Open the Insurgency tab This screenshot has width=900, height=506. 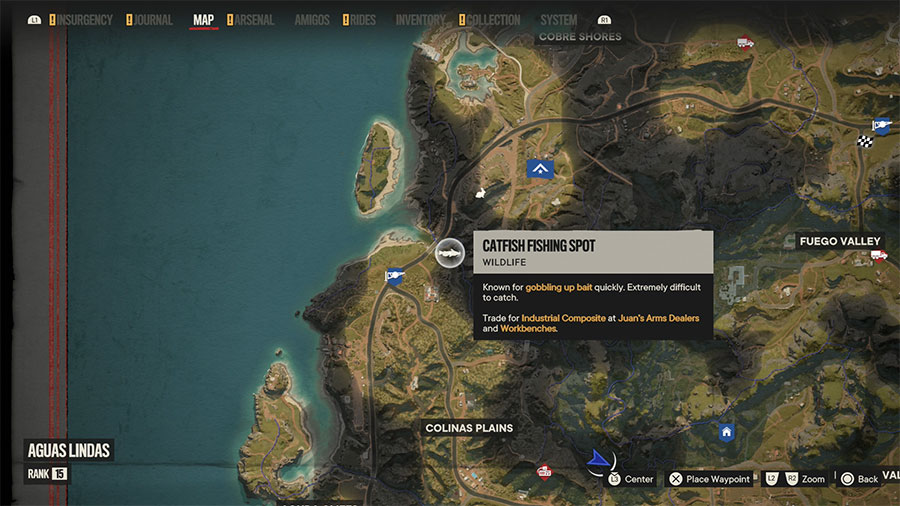(x=84, y=20)
